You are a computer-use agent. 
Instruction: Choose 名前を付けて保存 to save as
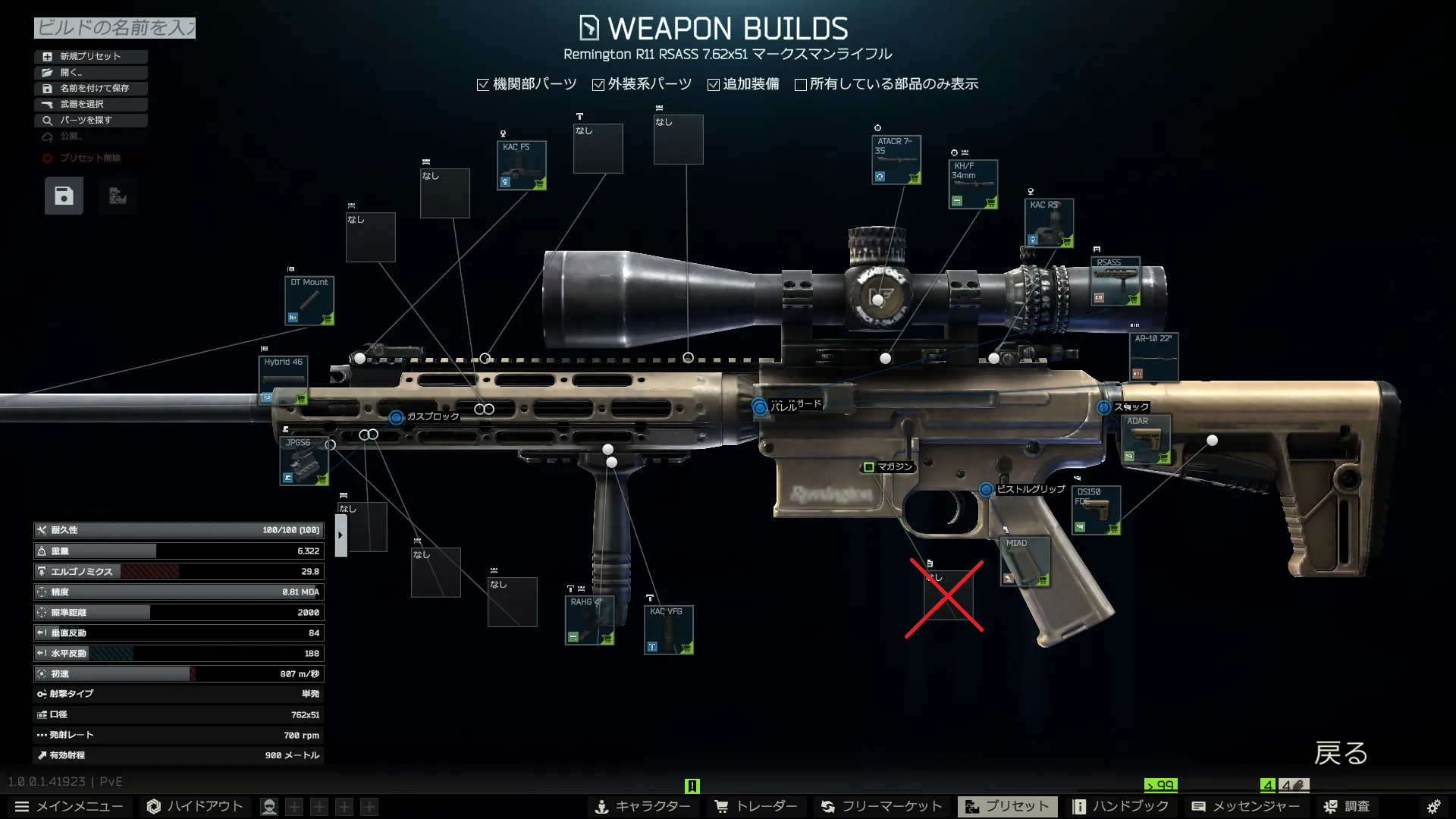pos(90,88)
